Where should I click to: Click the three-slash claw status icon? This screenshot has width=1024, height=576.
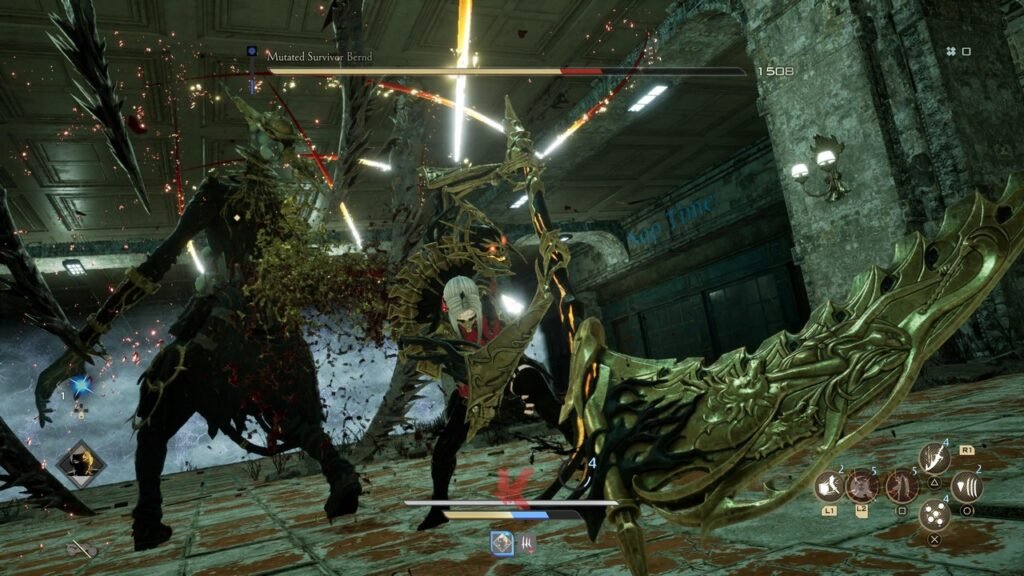[x=526, y=543]
